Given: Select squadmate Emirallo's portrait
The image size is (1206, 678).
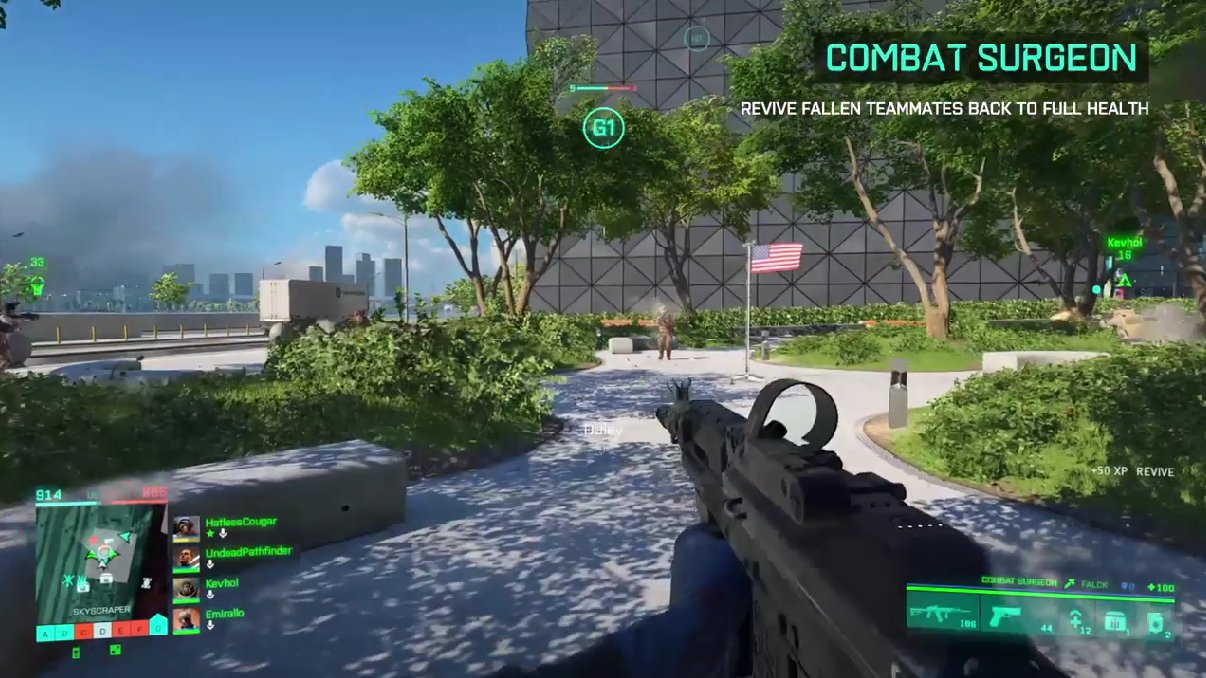Looking at the screenshot, I should pyautogui.click(x=186, y=620).
